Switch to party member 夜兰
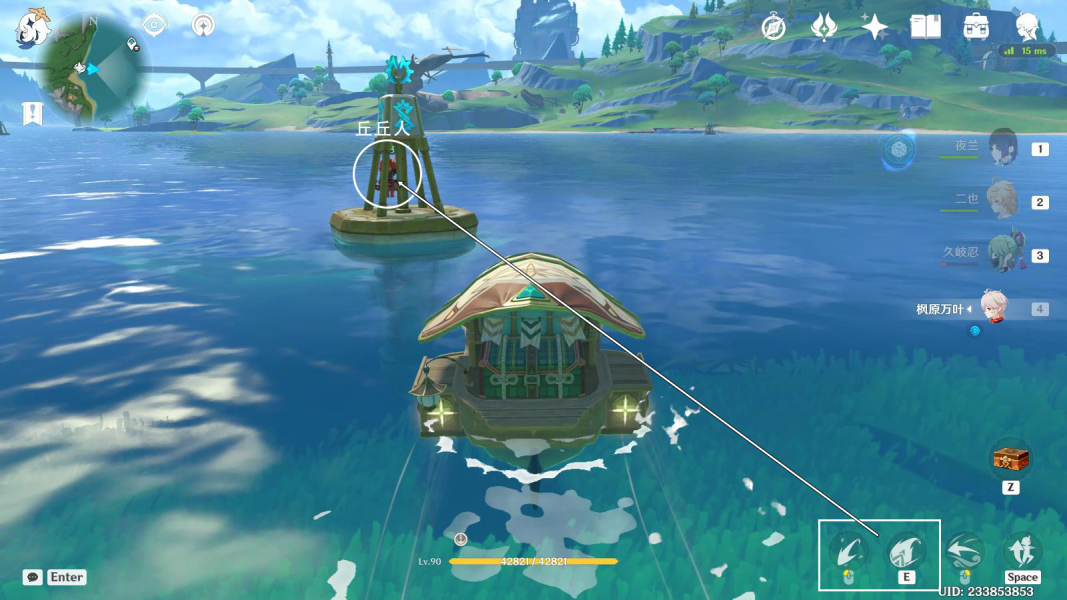1067x600 pixels. pyautogui.click(x=1002, y=148)
